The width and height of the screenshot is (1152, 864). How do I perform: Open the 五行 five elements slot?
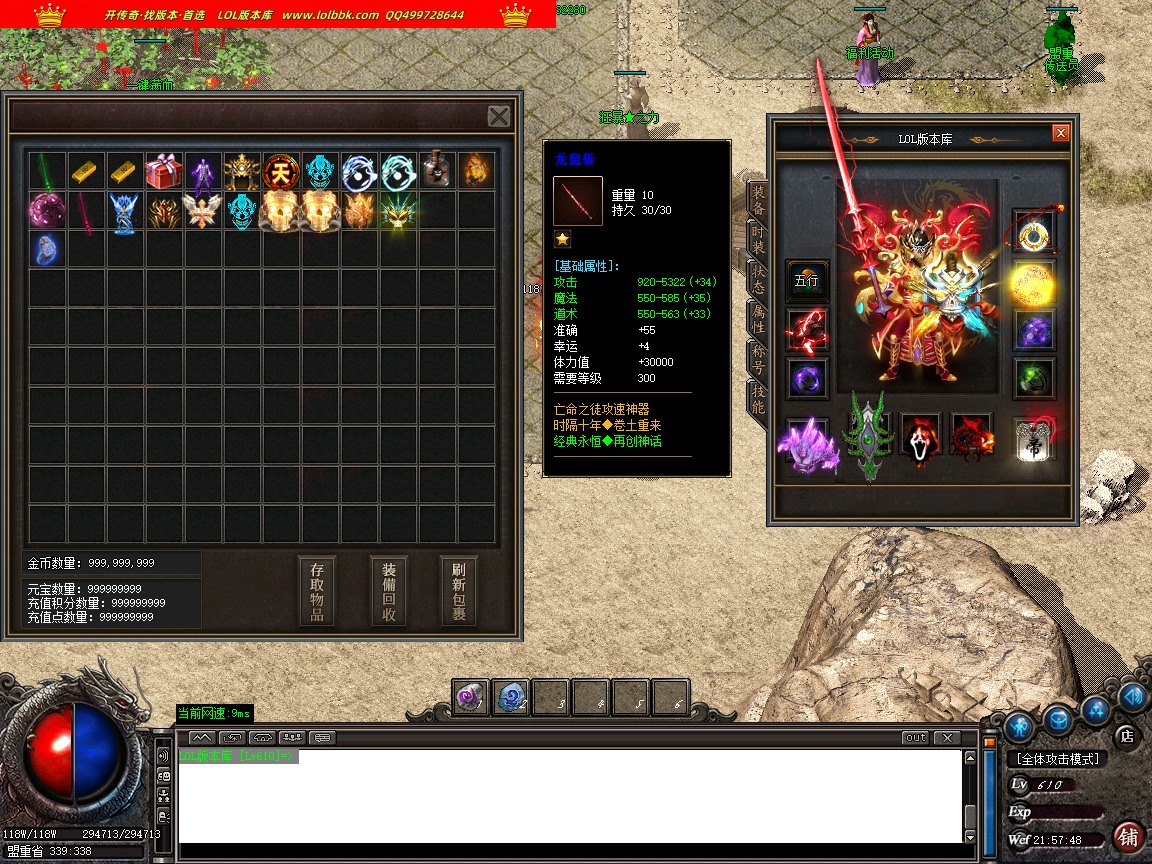[x=806, y=281]
